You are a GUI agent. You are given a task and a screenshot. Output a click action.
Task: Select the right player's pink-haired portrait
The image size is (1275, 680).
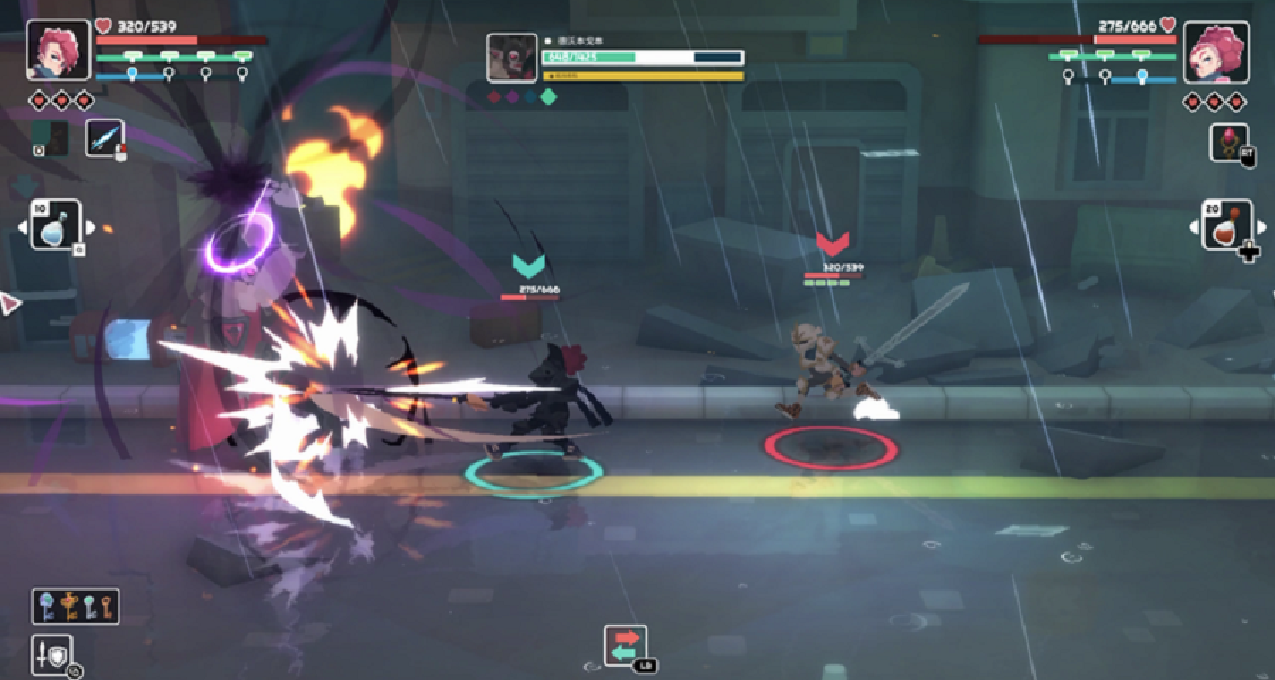click(x=1216, y=52)
